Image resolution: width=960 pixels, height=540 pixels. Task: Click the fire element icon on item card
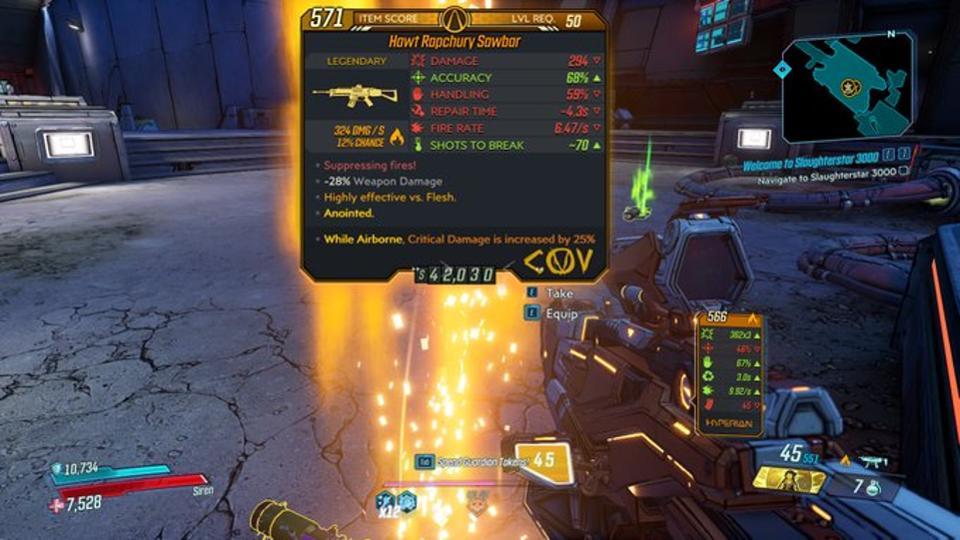pyautogui.click(x=395, y=134)
